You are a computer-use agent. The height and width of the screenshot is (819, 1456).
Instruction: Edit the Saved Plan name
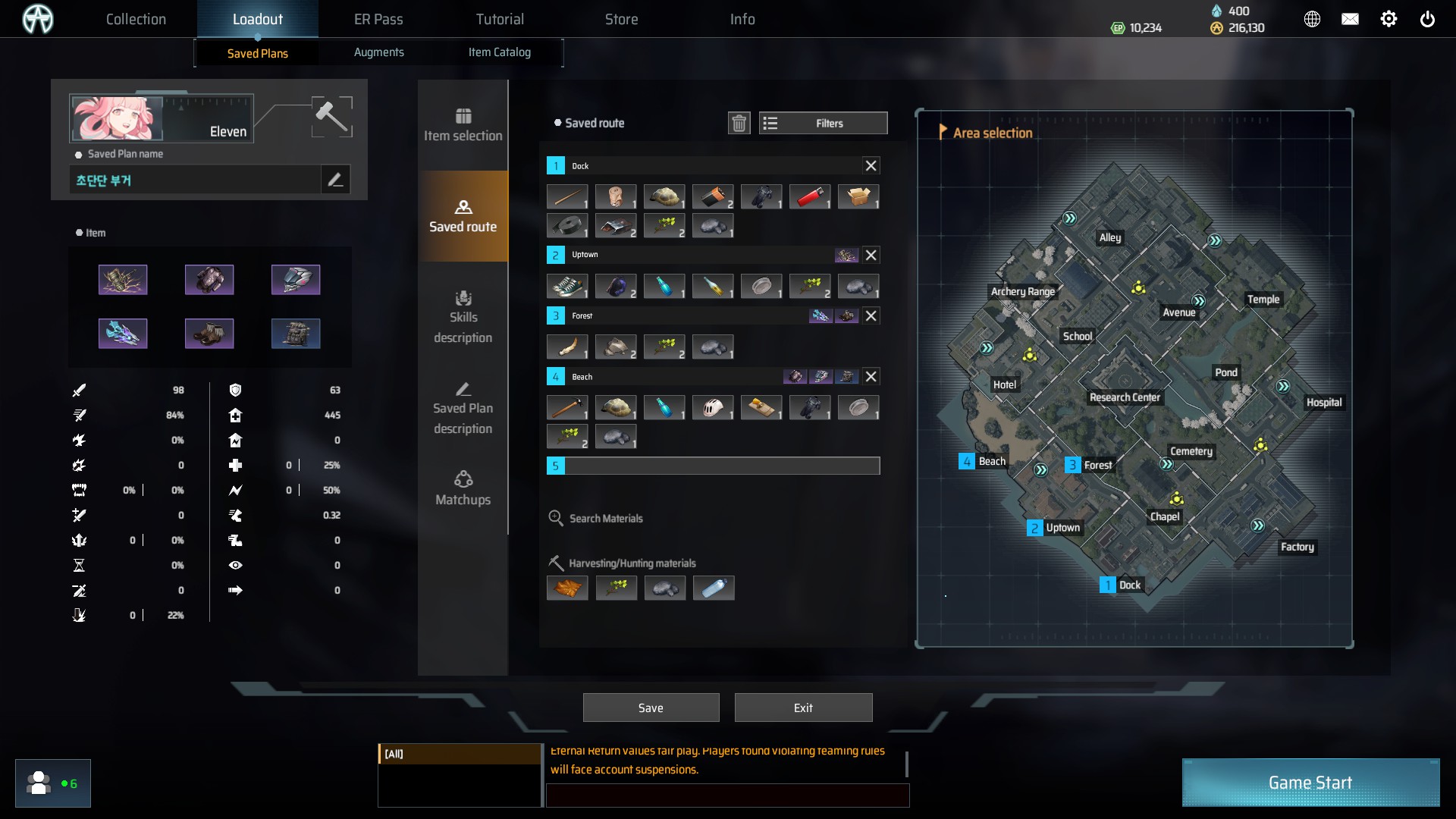click(335, 180)
